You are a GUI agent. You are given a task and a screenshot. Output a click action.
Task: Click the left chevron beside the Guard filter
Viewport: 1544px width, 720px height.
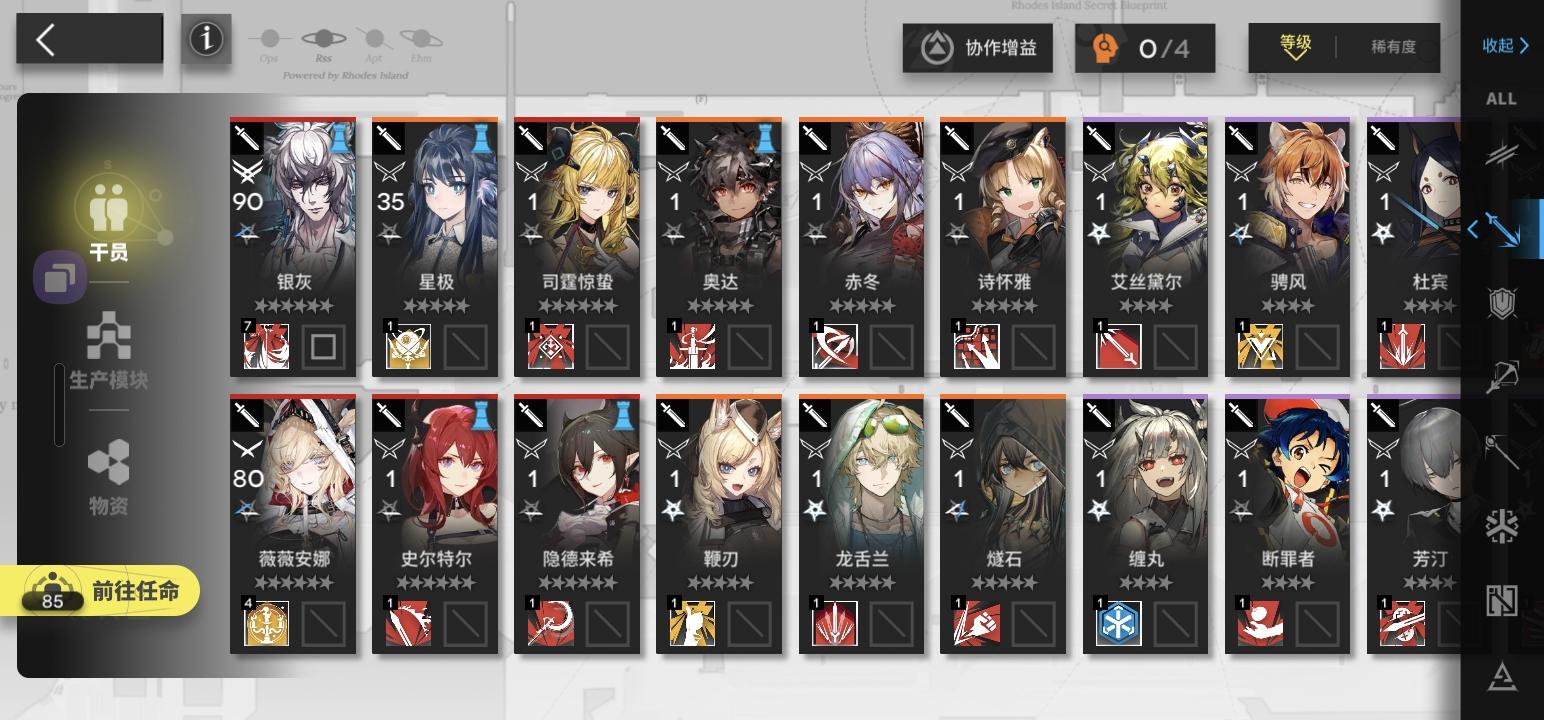pos(1473,229)
